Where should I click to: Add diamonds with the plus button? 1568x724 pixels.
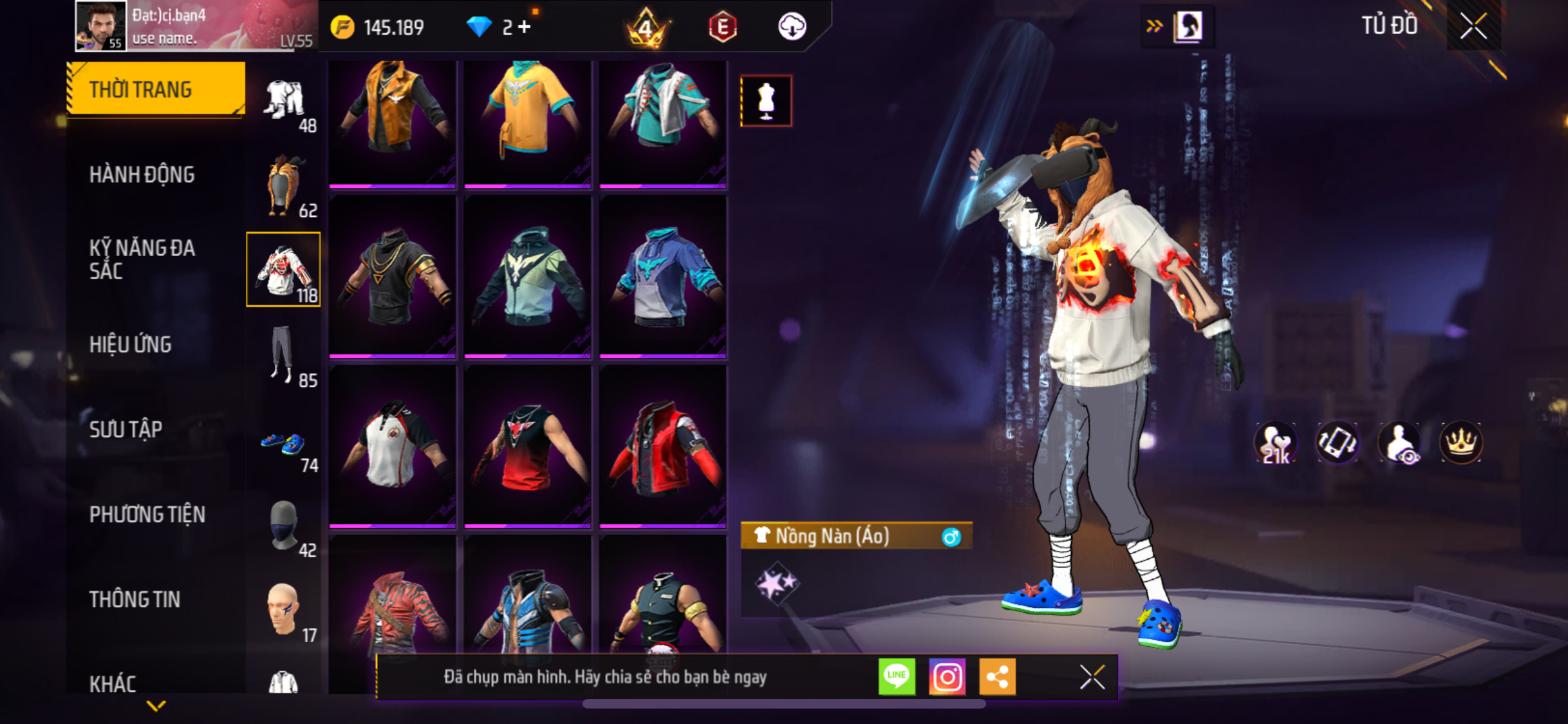click(525, 27)
